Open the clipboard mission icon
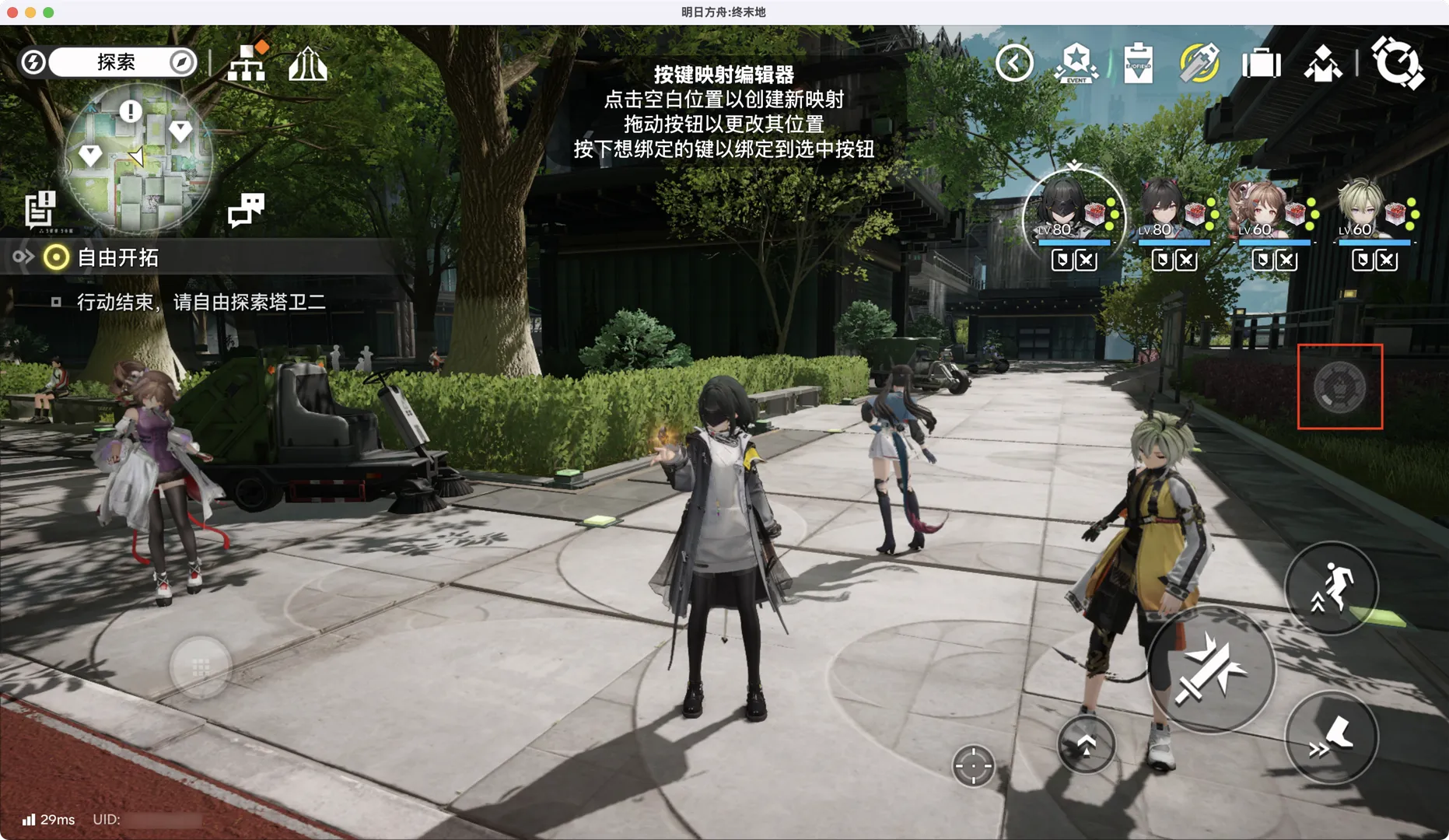This screenshot has width=1449, height=840. pos(1138,63)
